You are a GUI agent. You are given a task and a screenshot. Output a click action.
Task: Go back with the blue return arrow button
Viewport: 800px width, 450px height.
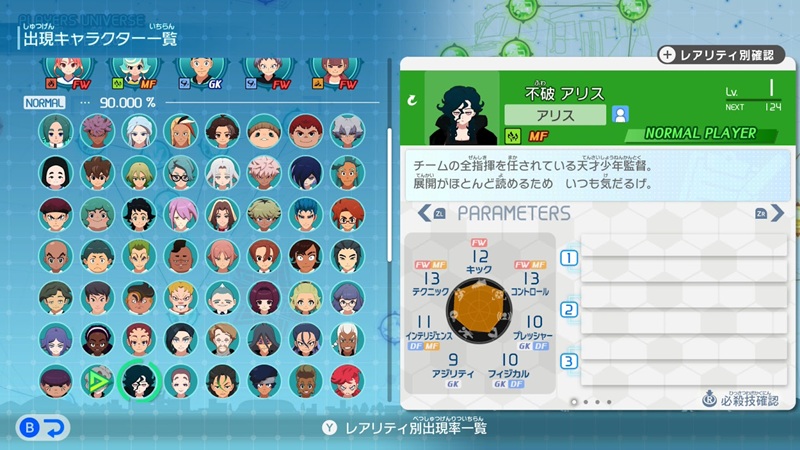[42, 428]
